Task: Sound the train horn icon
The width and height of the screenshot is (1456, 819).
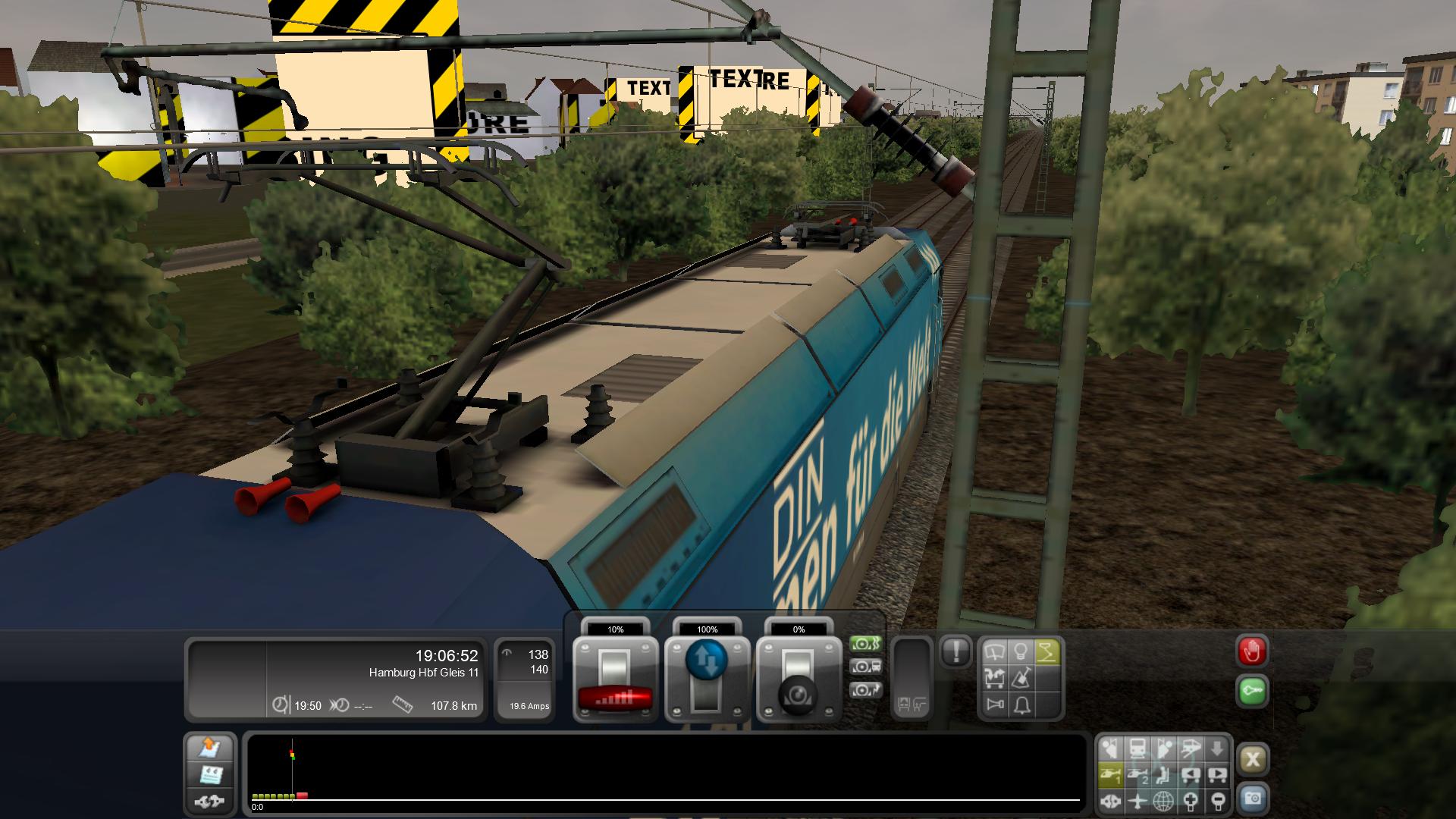Action: (995, 705)
